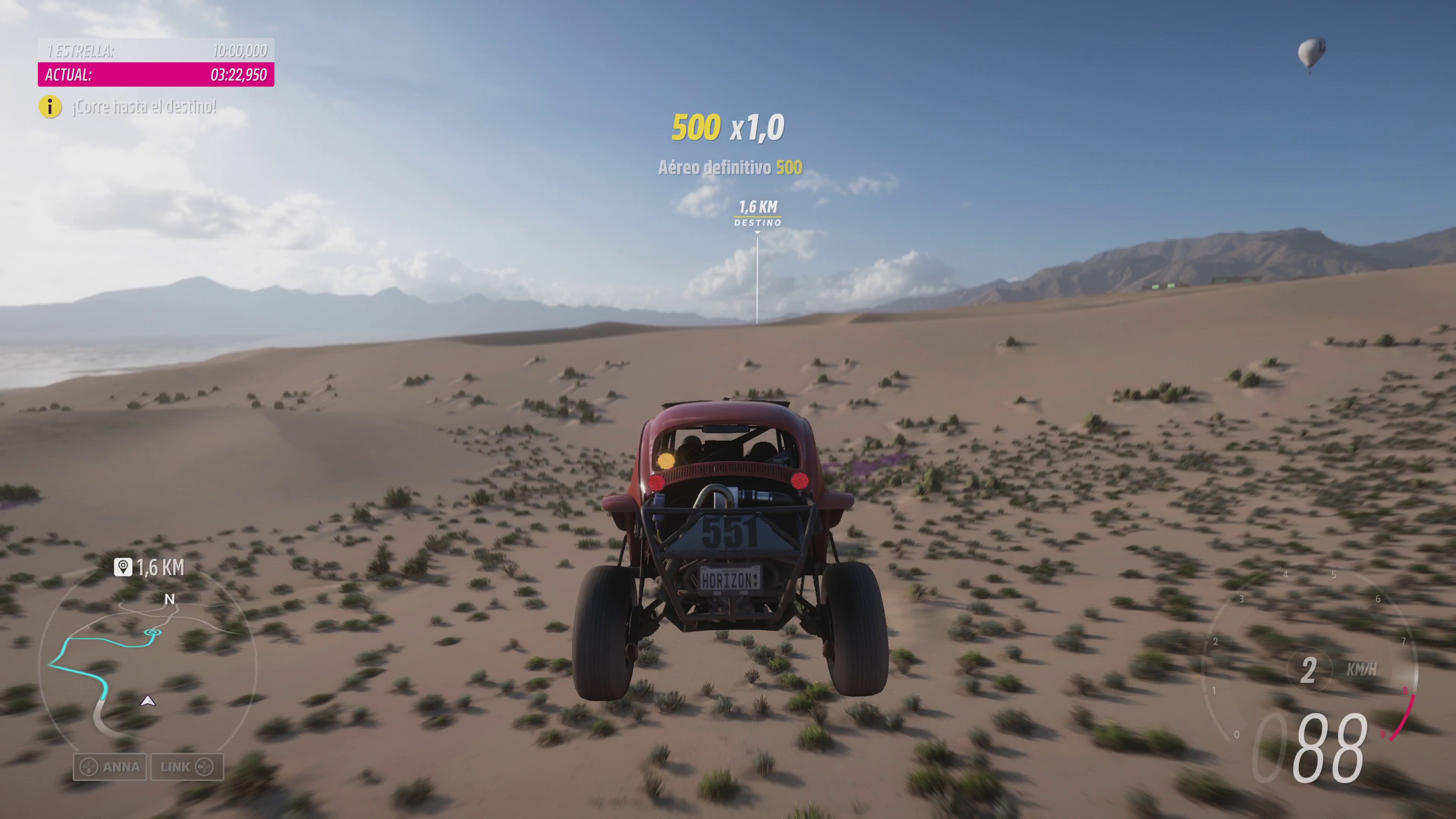Select the 1,6 KM Destino waypoint marker
1456x819 pixels.
point(758,213)
